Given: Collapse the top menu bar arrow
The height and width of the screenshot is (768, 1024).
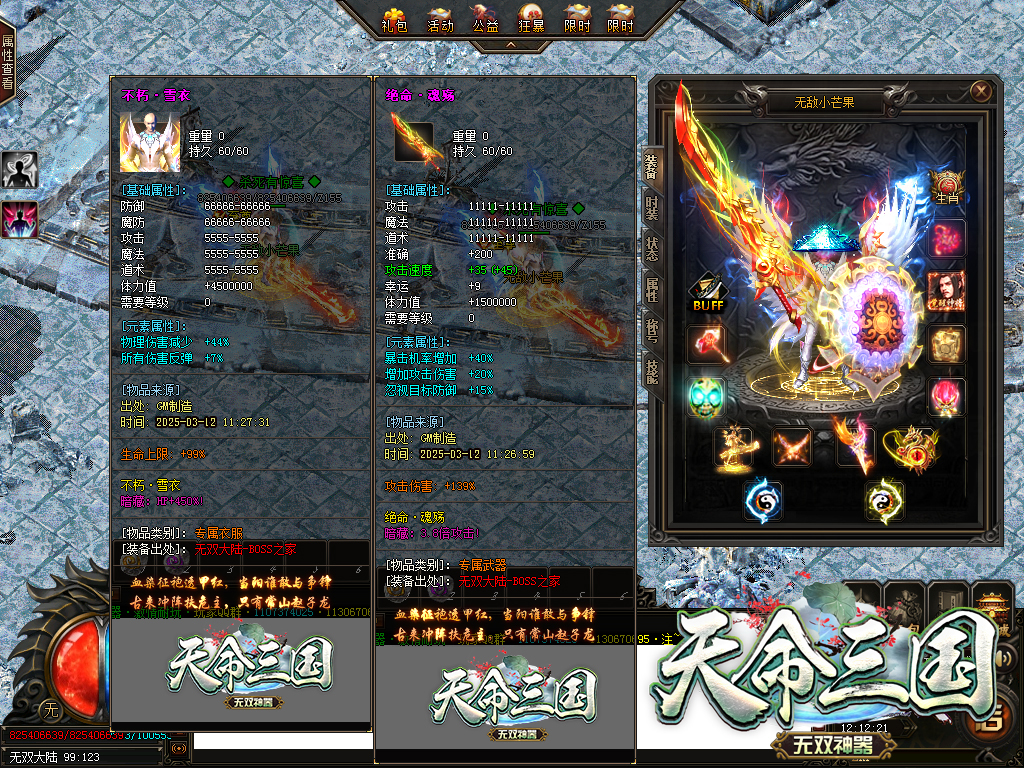Looking at the screenshot, I should 509,44.
